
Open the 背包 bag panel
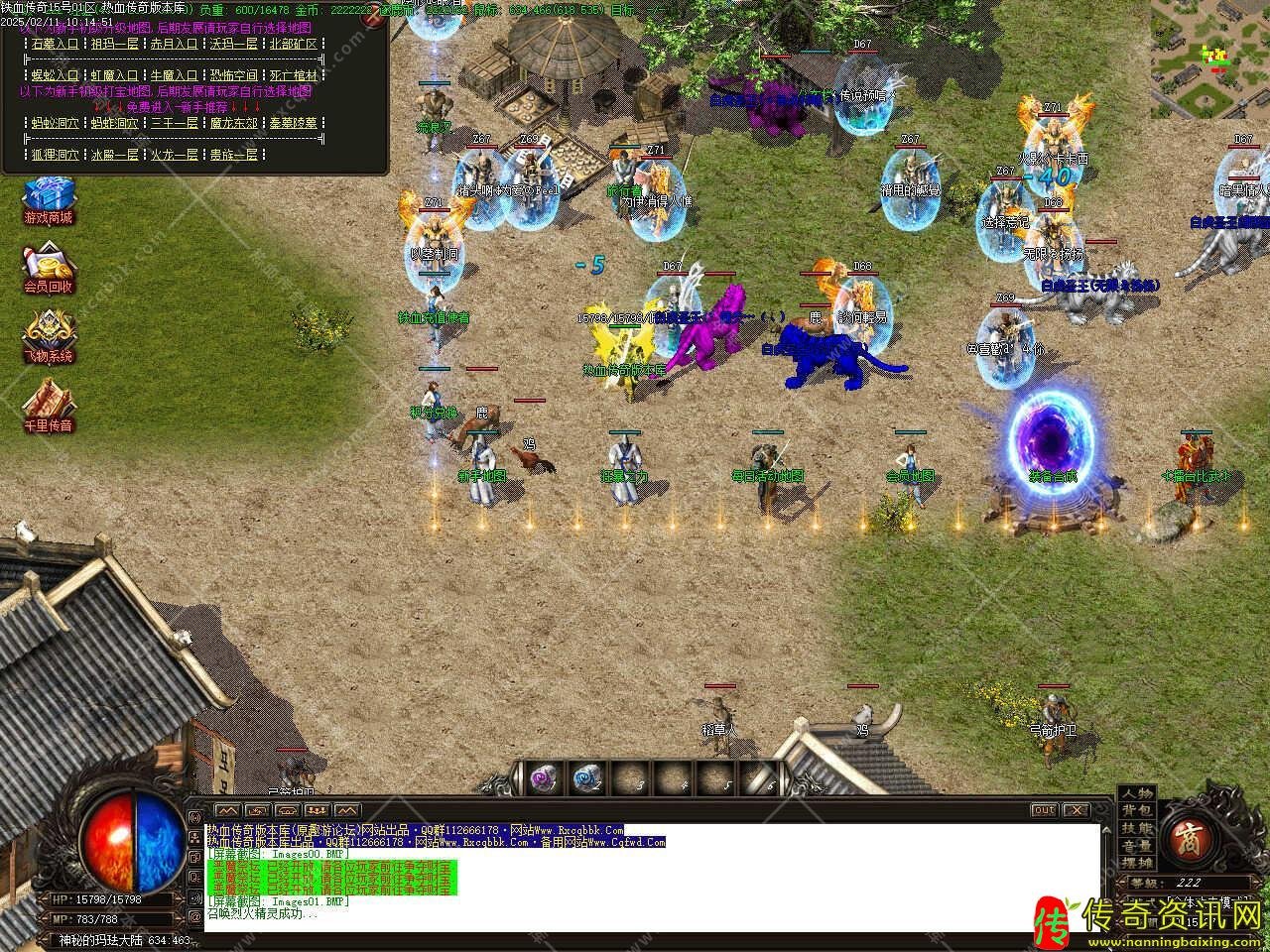(1137, 811)
